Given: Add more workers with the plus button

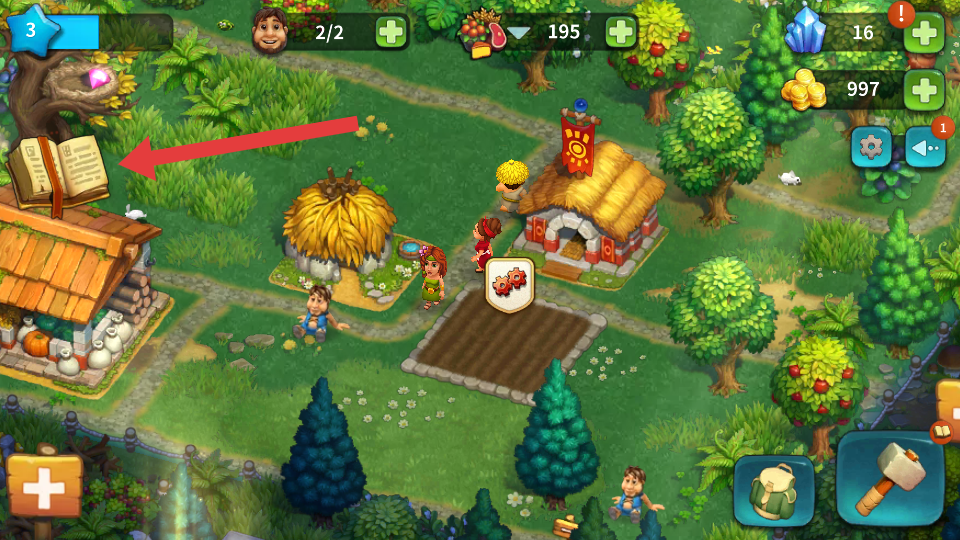Looking at the screenshot, I should coord(392,32).
